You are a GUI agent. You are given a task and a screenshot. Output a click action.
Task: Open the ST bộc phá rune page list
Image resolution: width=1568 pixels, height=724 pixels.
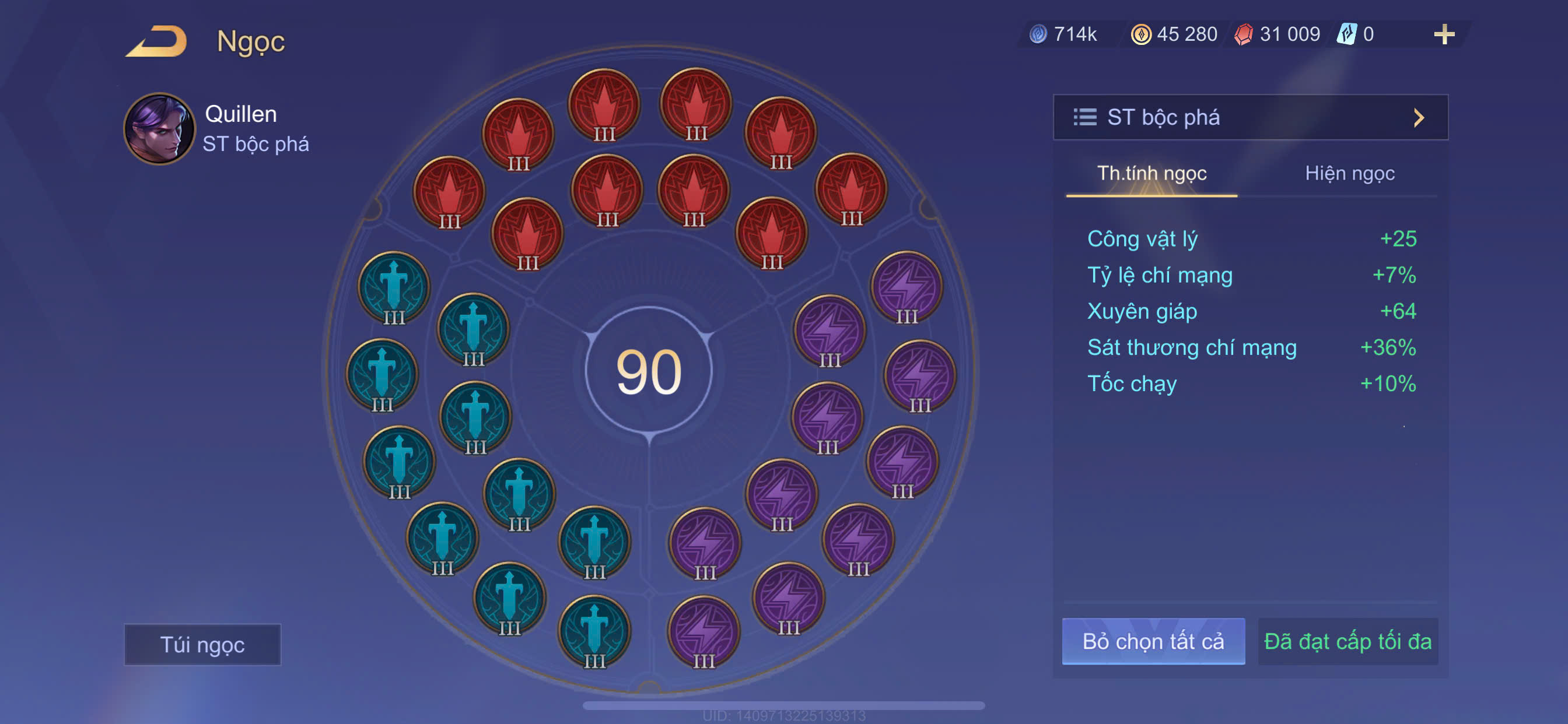(x=1249, y=117)
